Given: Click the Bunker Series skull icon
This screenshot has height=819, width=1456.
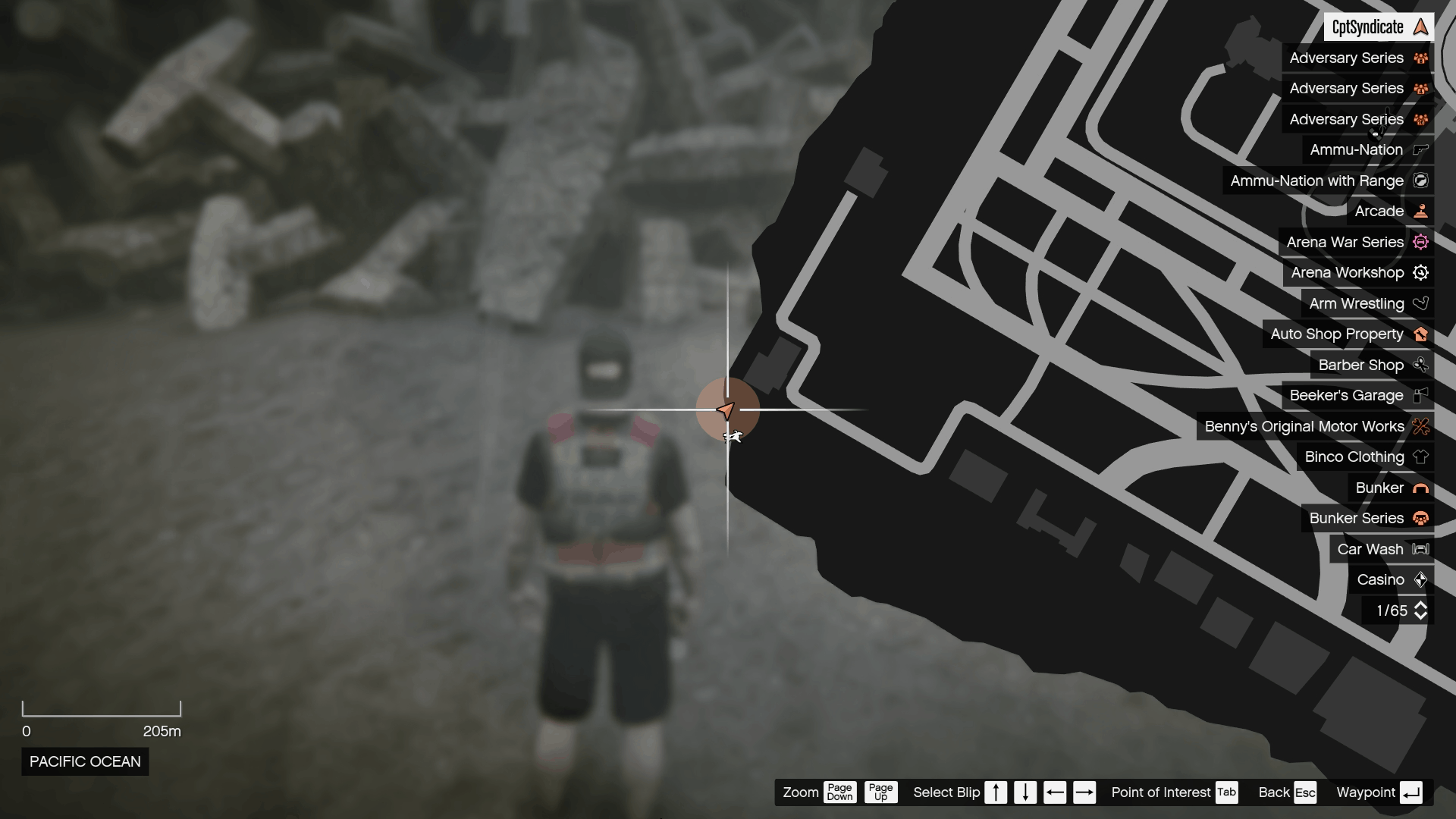Looking at the screenshot, I should click(x=1422, y=518).
